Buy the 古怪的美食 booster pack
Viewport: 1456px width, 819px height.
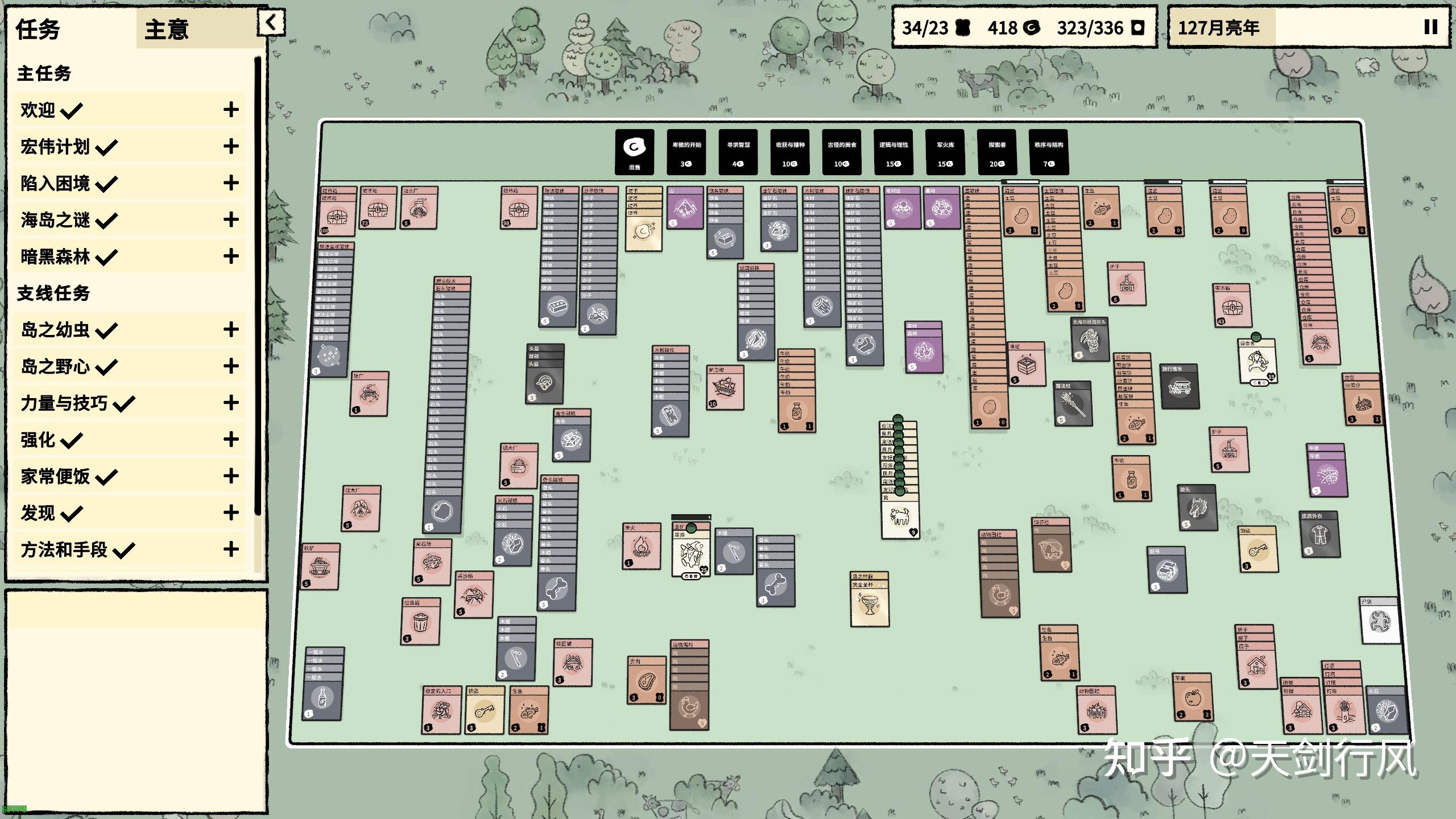[x=841, y=152]
